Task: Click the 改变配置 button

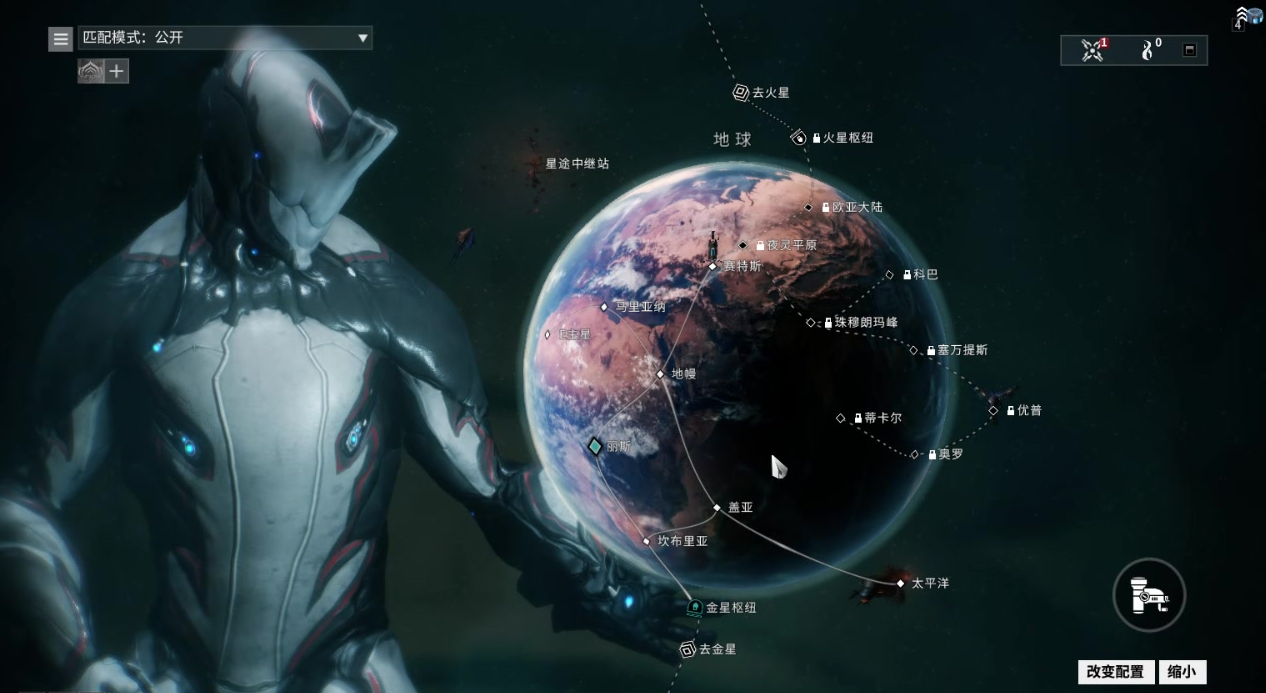Action: pos(1115,672)
